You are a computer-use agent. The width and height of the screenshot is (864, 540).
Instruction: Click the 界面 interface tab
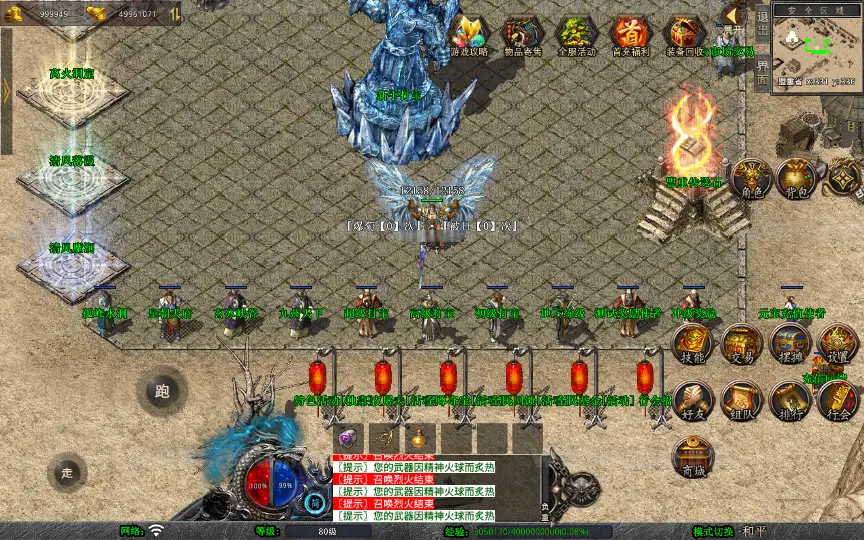tap(762, 71)
